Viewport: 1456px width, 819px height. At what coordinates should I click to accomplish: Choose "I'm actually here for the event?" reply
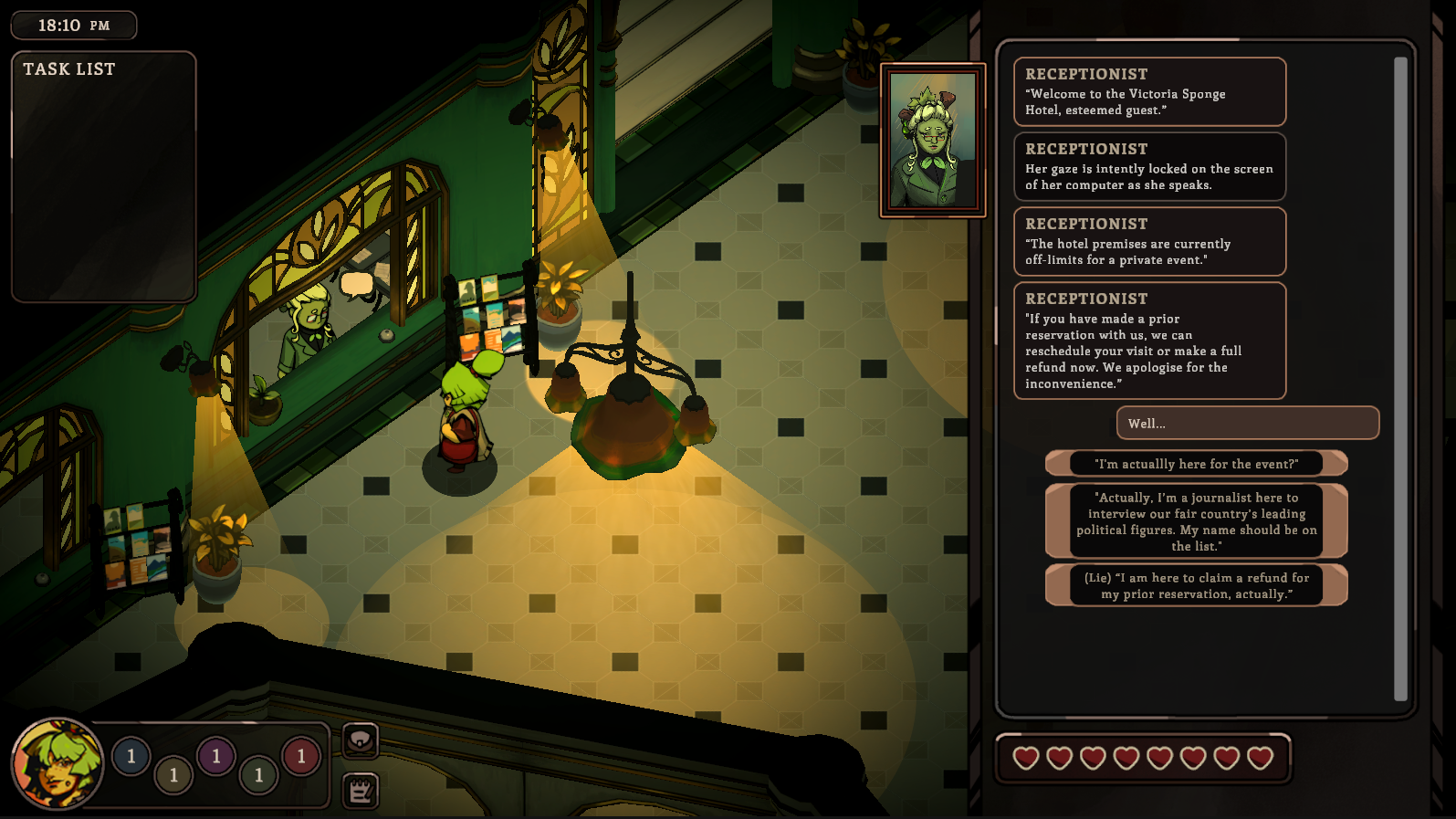(x=1196, y=464)
